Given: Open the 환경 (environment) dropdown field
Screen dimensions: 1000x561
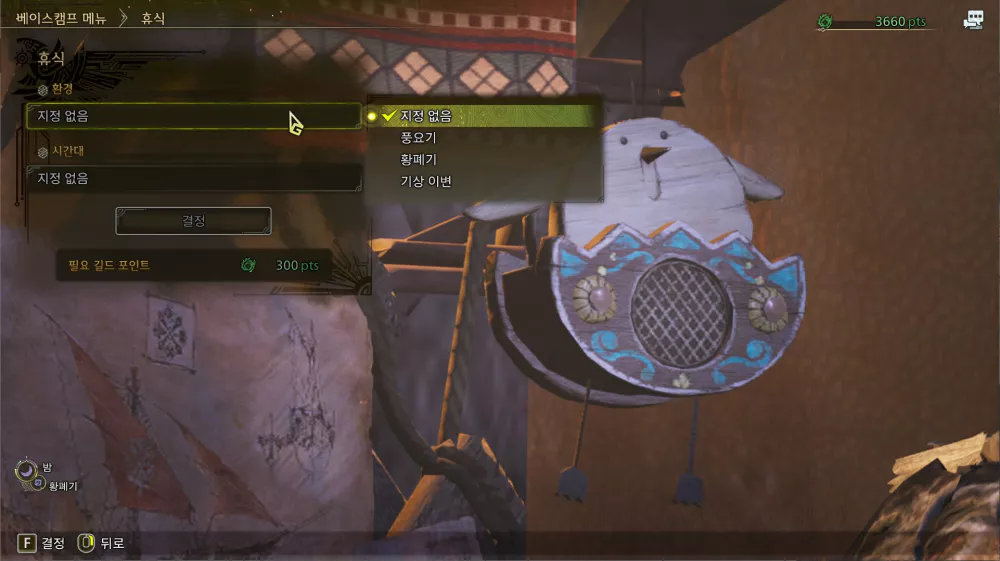Looking at the screenshot, I should pyautogui.click(x=193, y=116).
